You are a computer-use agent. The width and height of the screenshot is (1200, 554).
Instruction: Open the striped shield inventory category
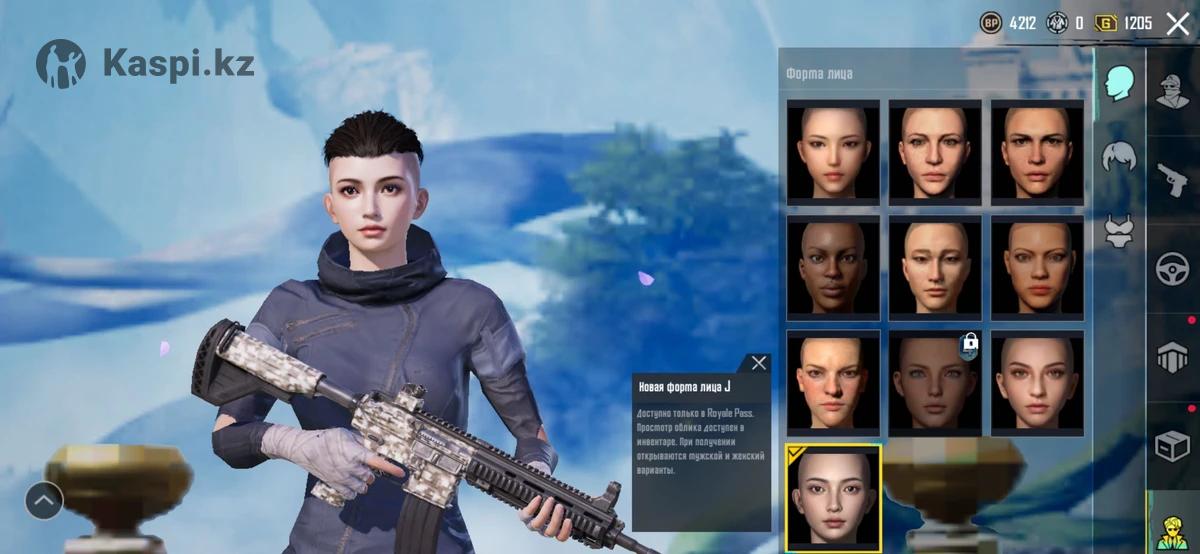(x=1173, y=357)
